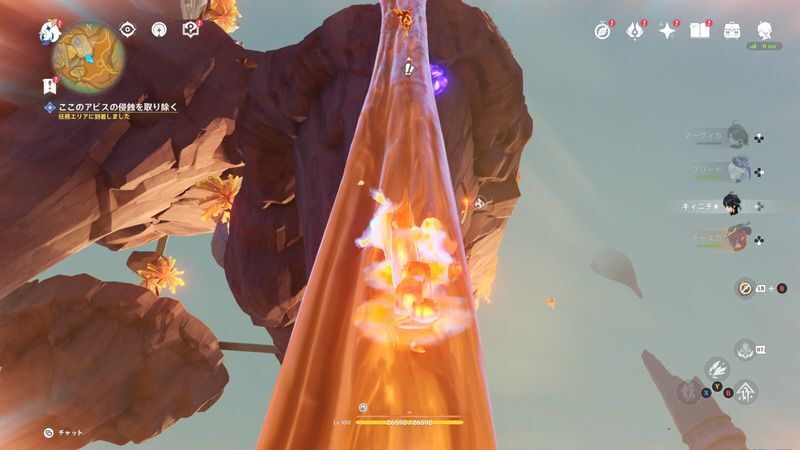The width and height of the screenshot is (800, 450).
Task: Switch to party member マーヴィカ
Action: point(737,134)
